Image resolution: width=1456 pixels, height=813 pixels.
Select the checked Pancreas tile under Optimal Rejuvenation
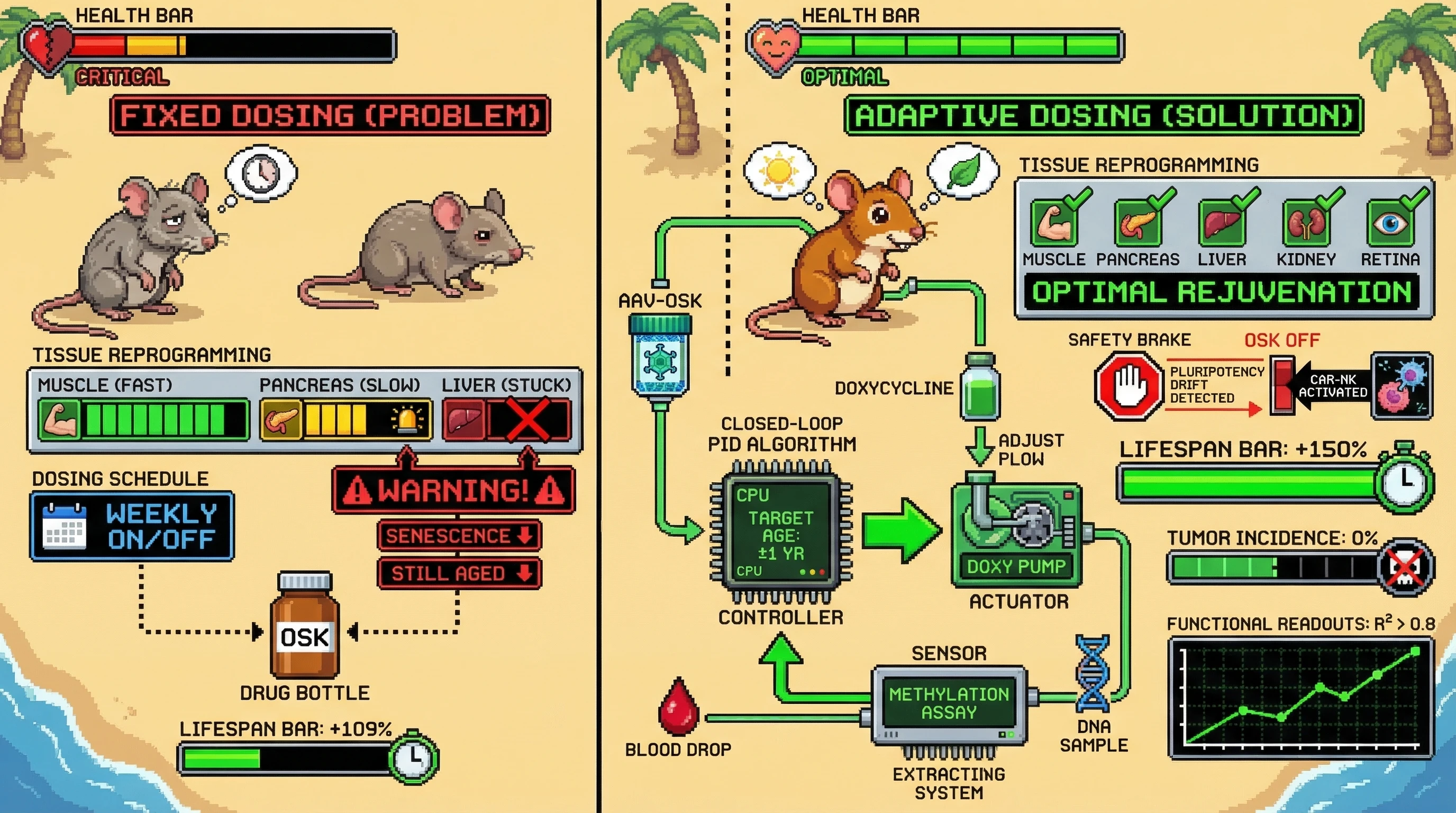[1137, 223]
